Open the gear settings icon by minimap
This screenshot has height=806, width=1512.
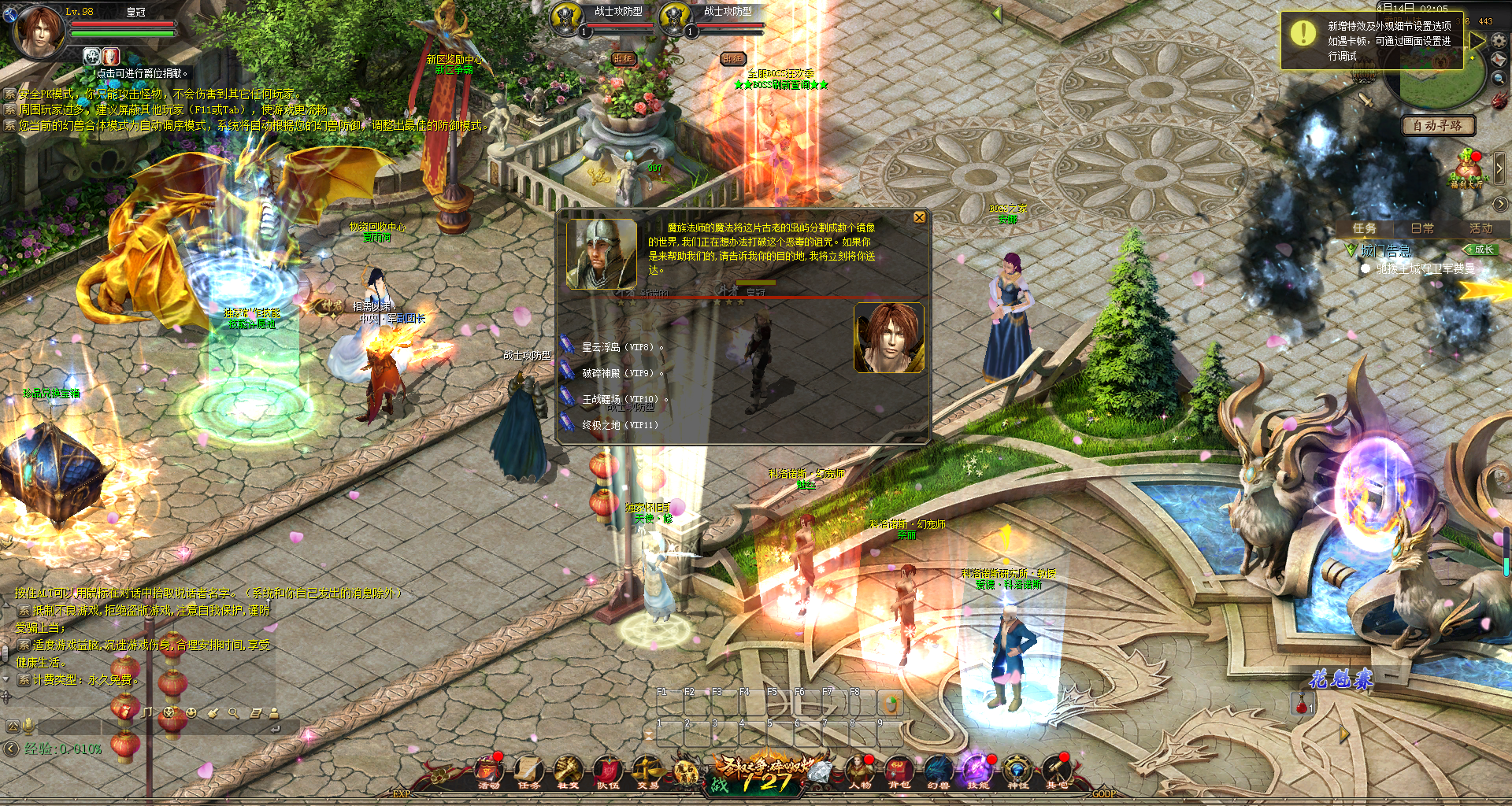pos(1499,39)
